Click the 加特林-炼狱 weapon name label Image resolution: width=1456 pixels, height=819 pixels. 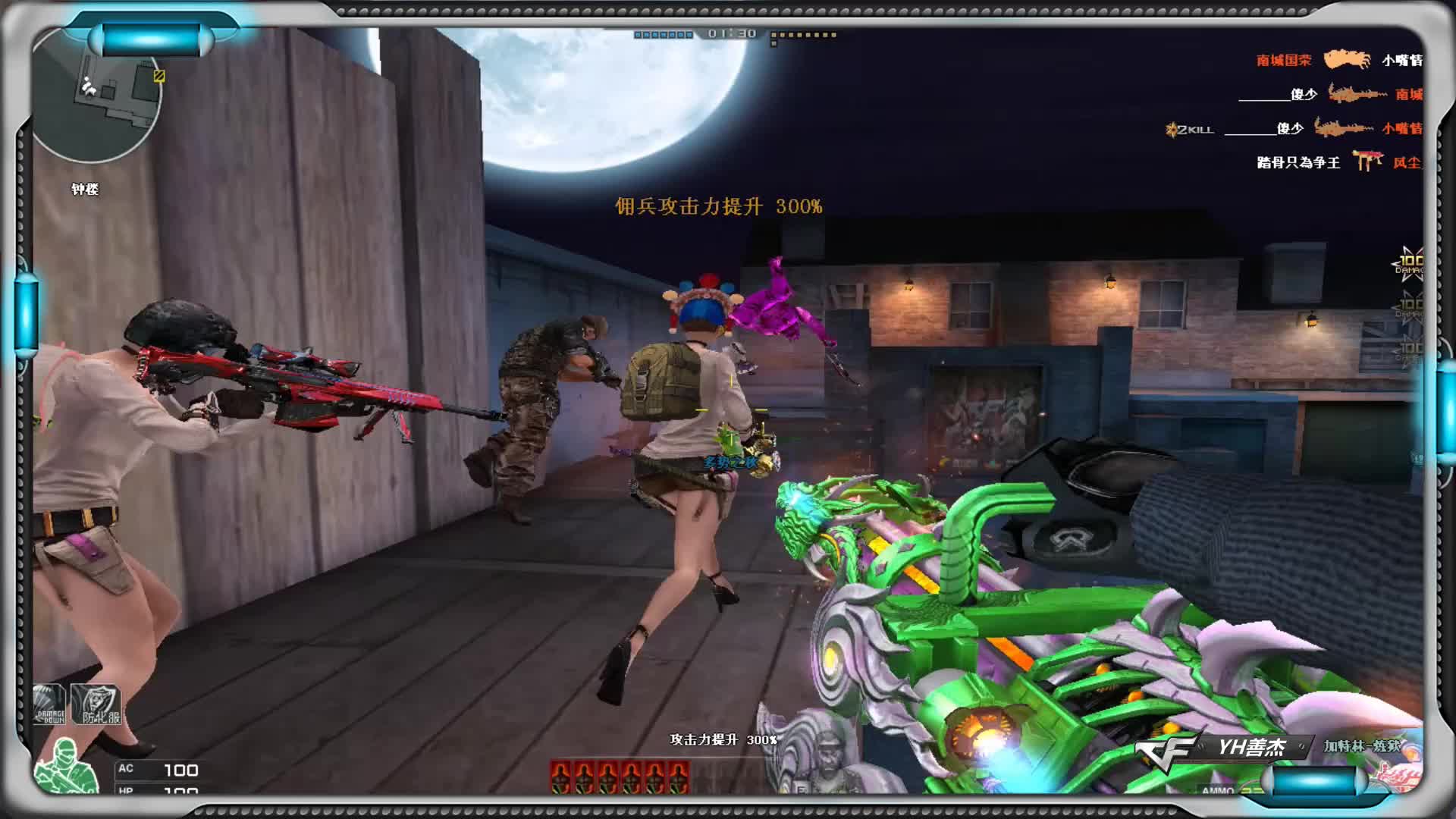coord(1362,746)
